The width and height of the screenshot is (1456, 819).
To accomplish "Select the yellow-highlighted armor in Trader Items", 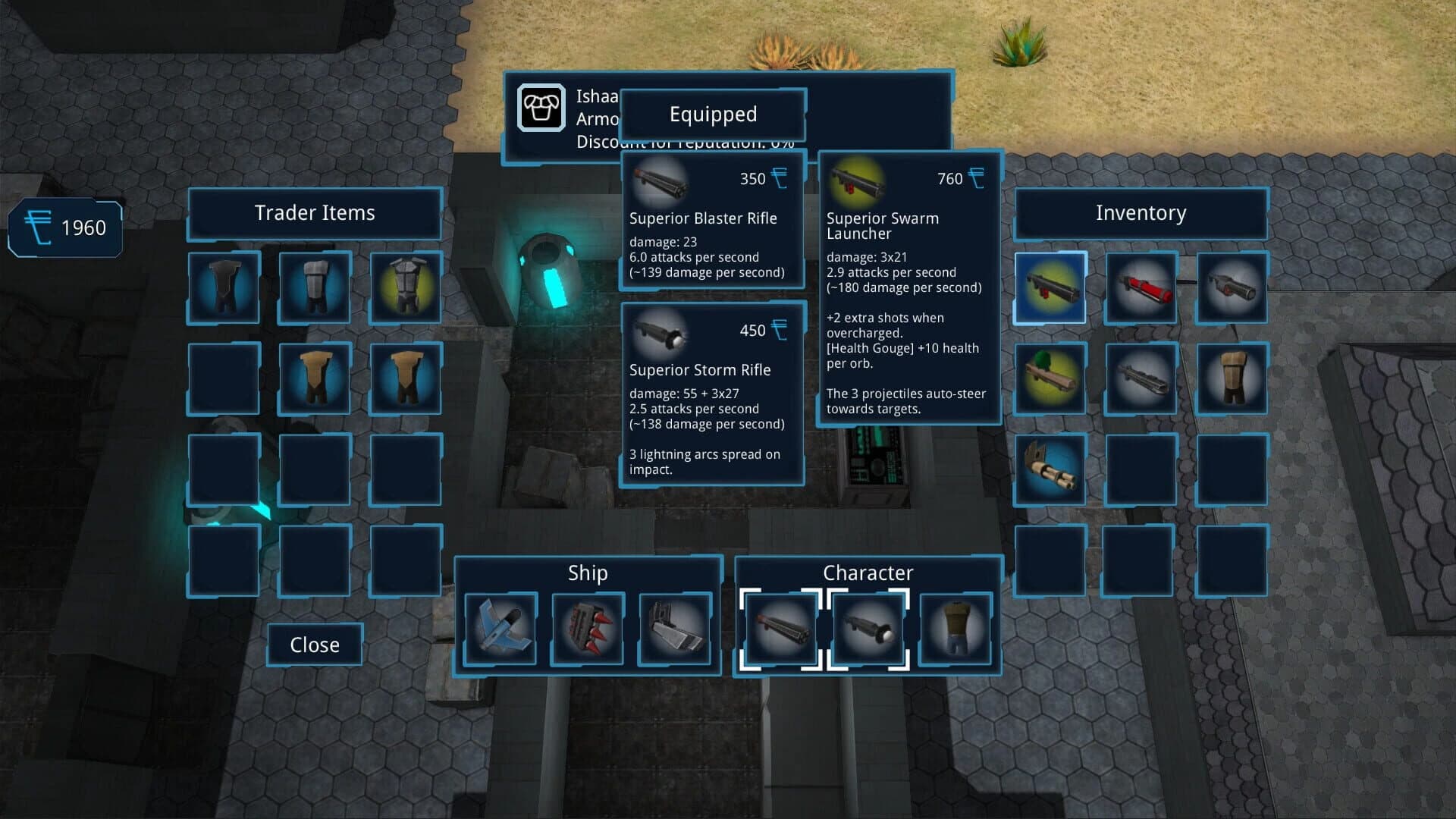I will coord(405,288).
